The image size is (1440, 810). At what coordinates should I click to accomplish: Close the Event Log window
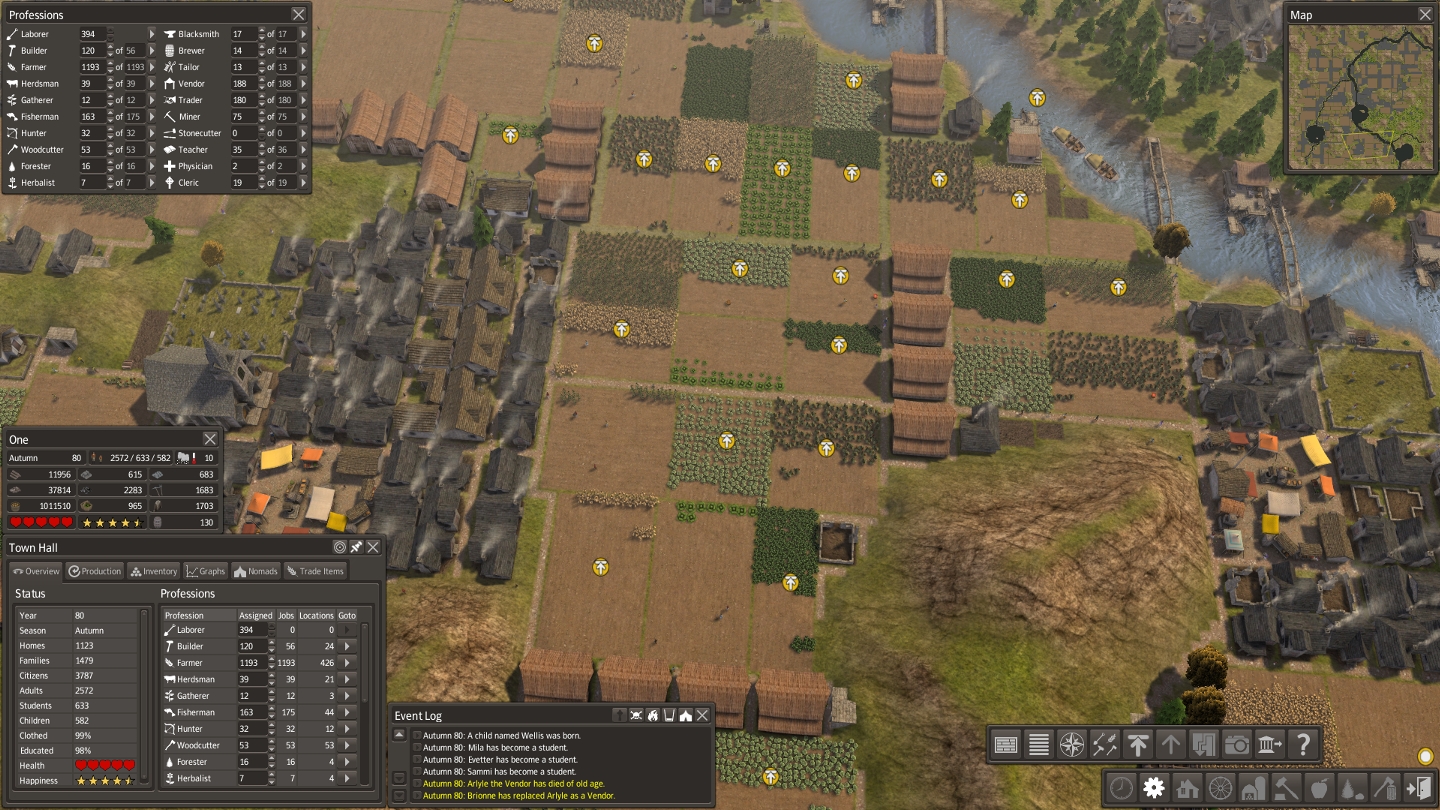[703, 715]
